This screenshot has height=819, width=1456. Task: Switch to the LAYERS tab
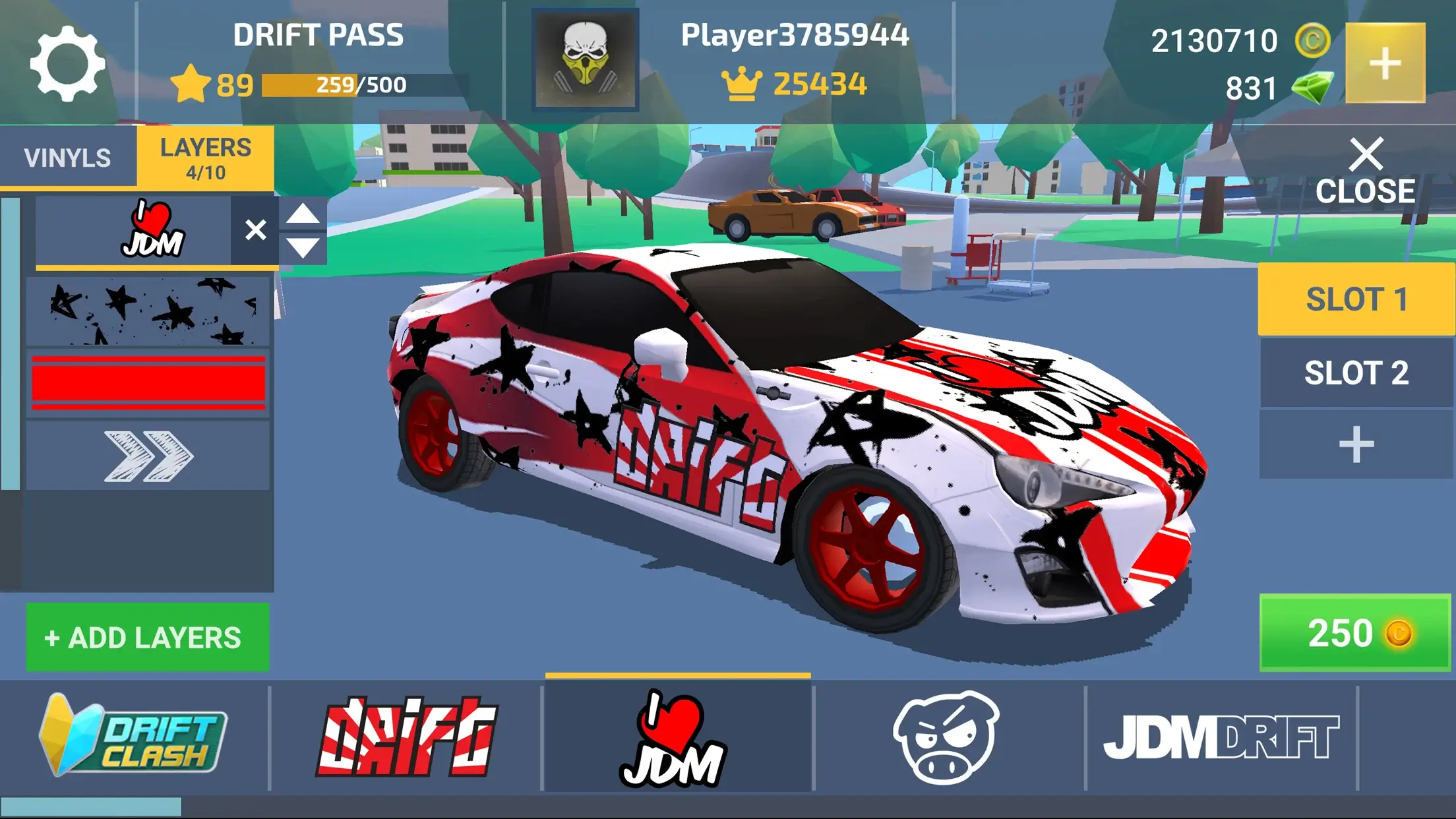pos(205,157)
